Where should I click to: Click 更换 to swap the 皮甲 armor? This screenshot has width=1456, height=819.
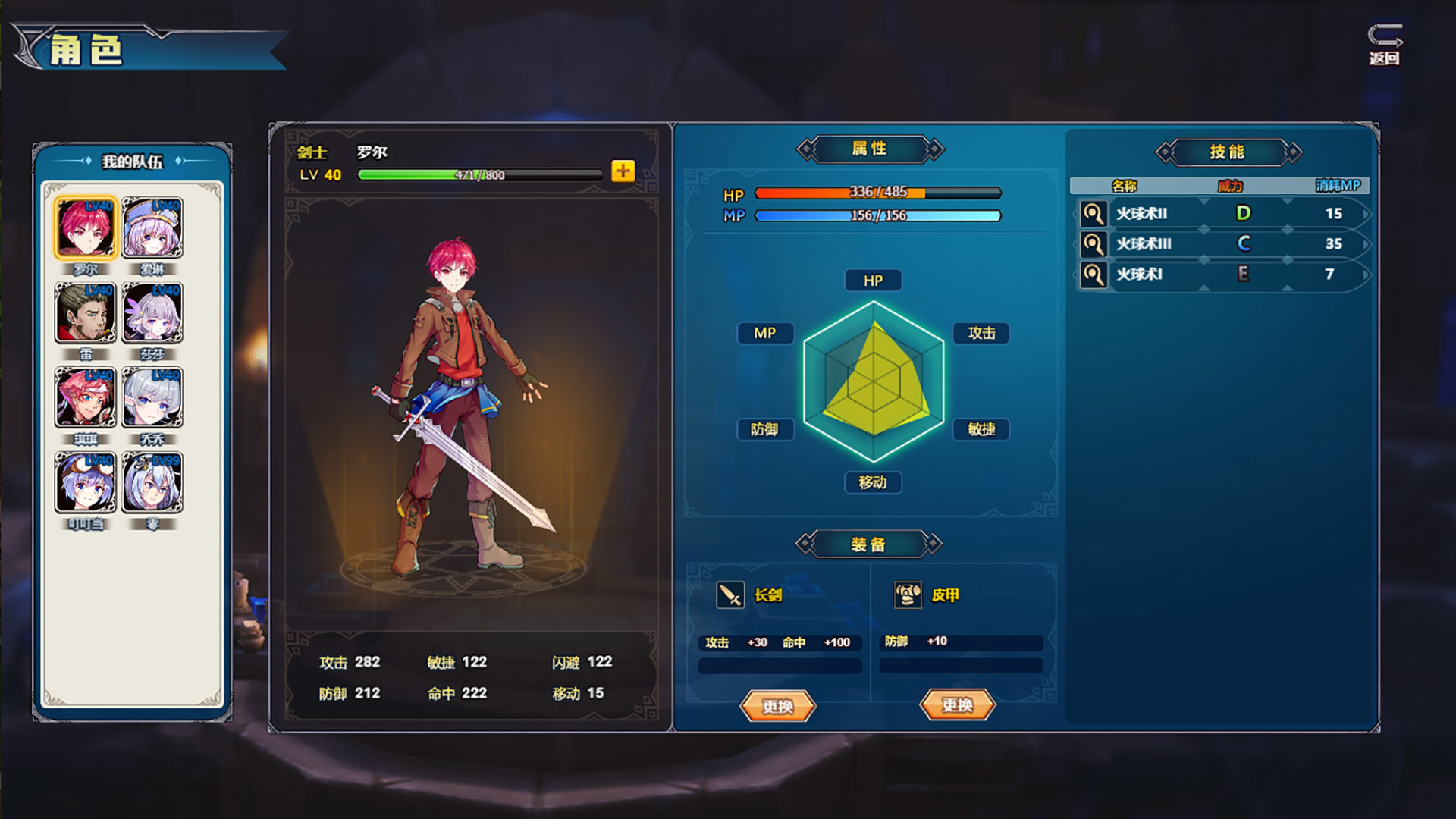pos(957,705)
